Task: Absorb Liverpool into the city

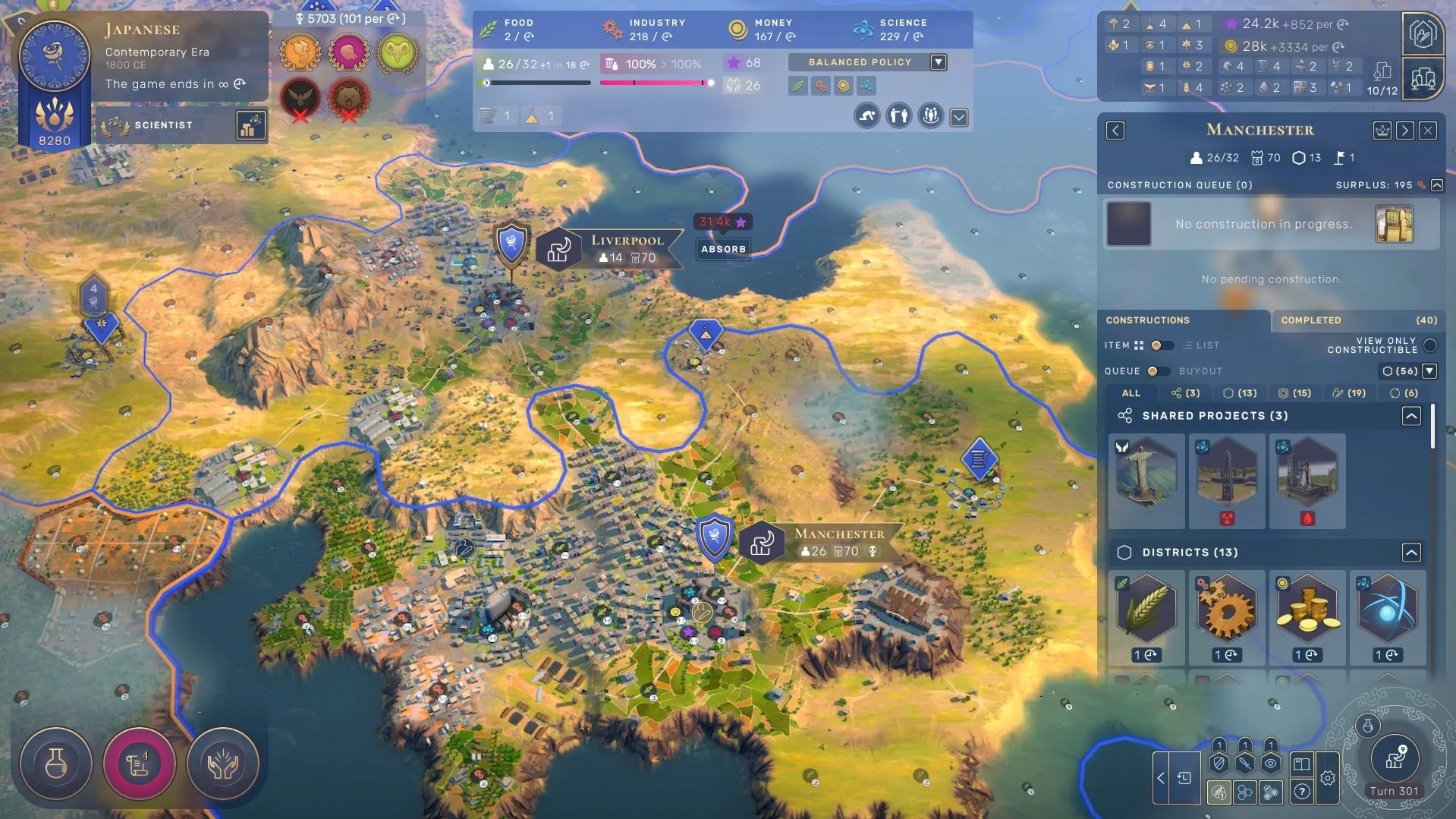Action: (x=723, y=249)
